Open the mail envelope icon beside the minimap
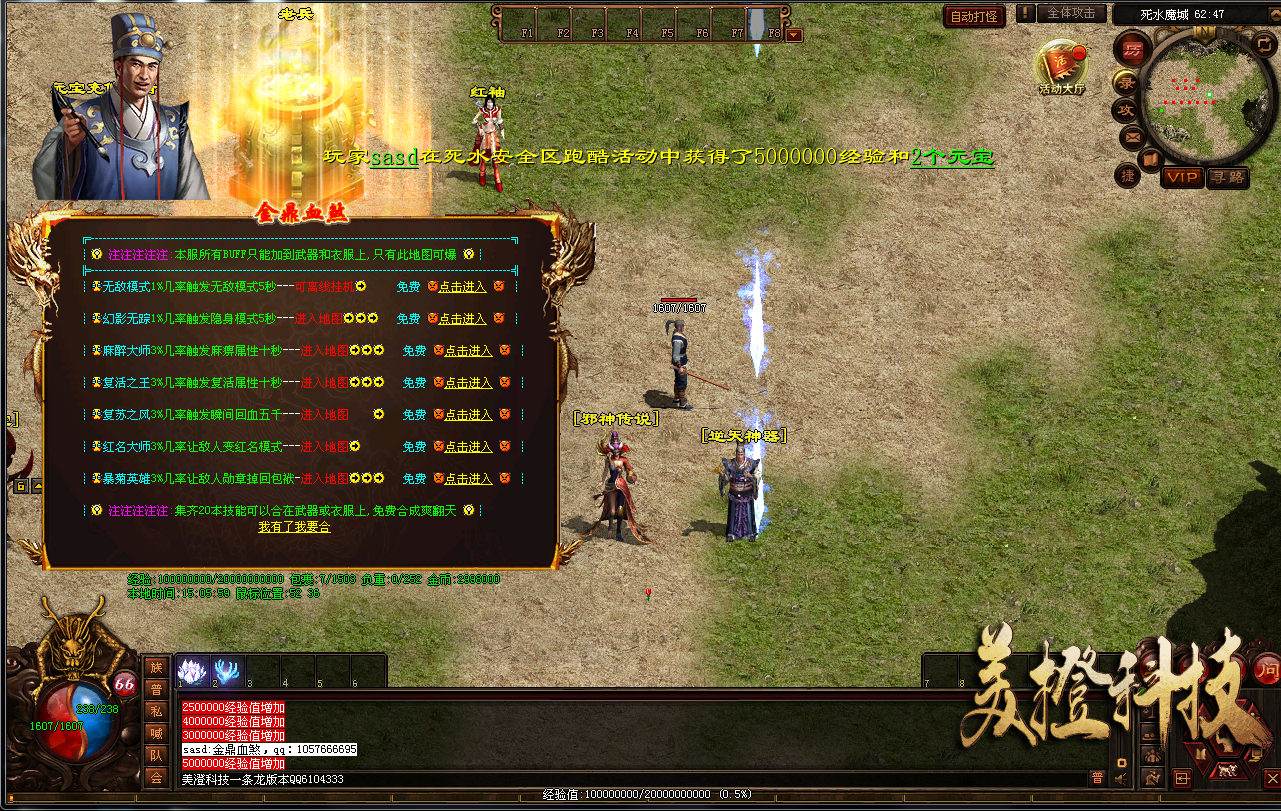This screenshot has width=1281, height=811. pyautogui.click(x=1132, y=137)
